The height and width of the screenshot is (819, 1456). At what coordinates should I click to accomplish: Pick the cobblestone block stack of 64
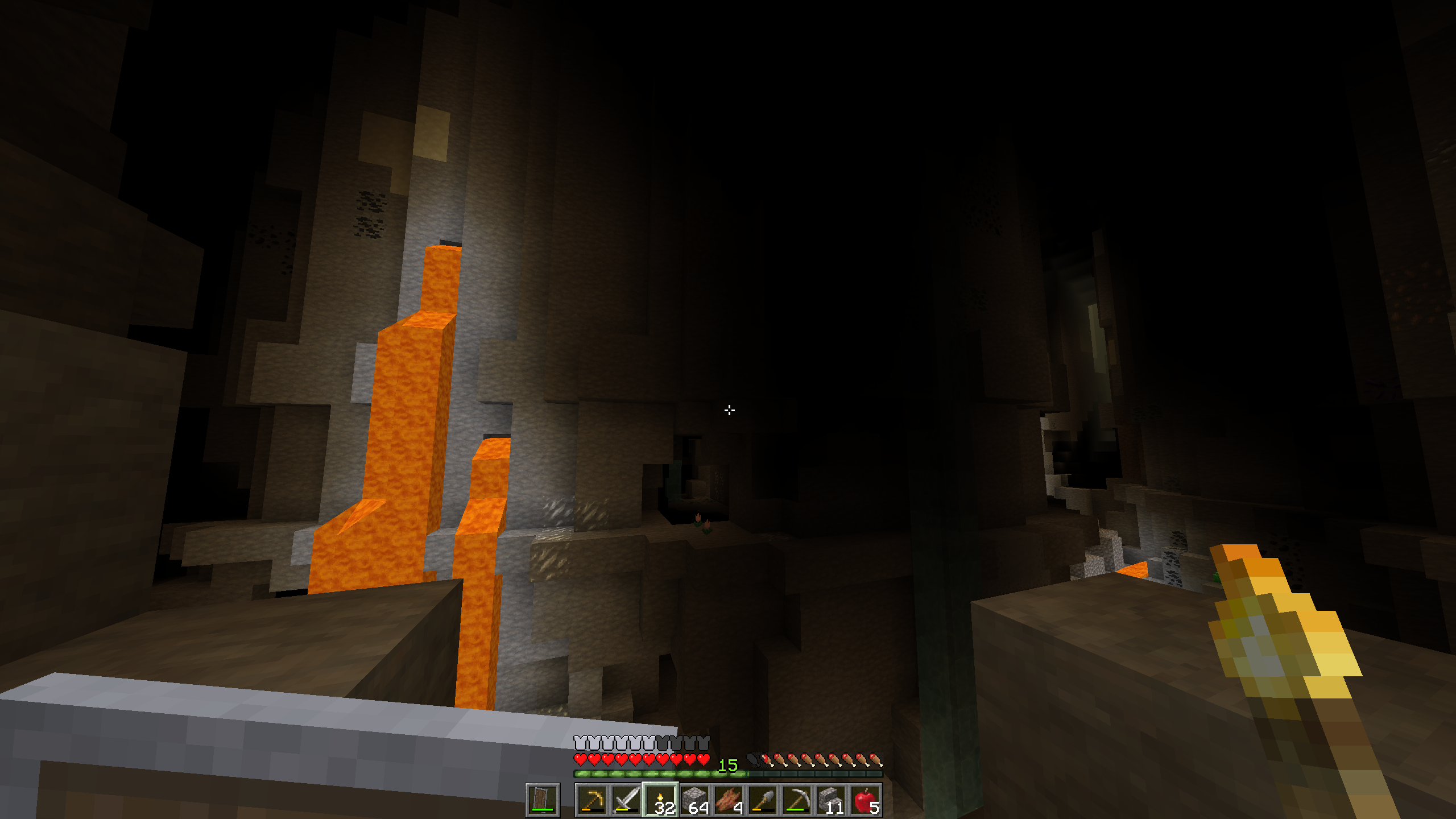click(x=694, y=800)
